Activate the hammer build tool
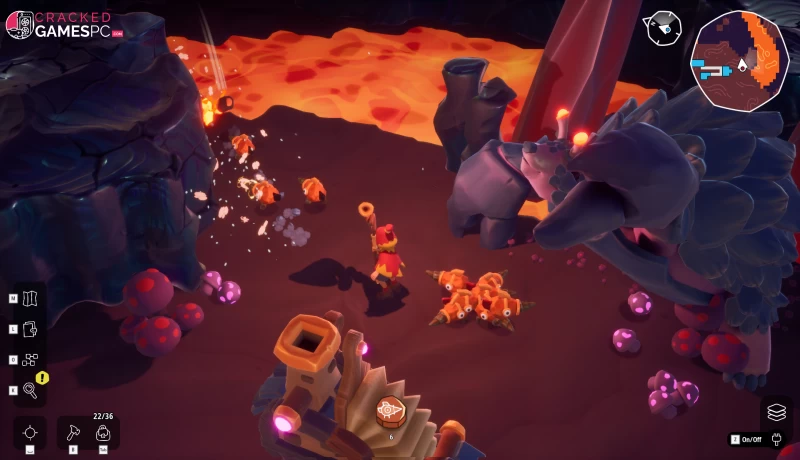This screenshot has height=460, width=800. click(73, 432)
